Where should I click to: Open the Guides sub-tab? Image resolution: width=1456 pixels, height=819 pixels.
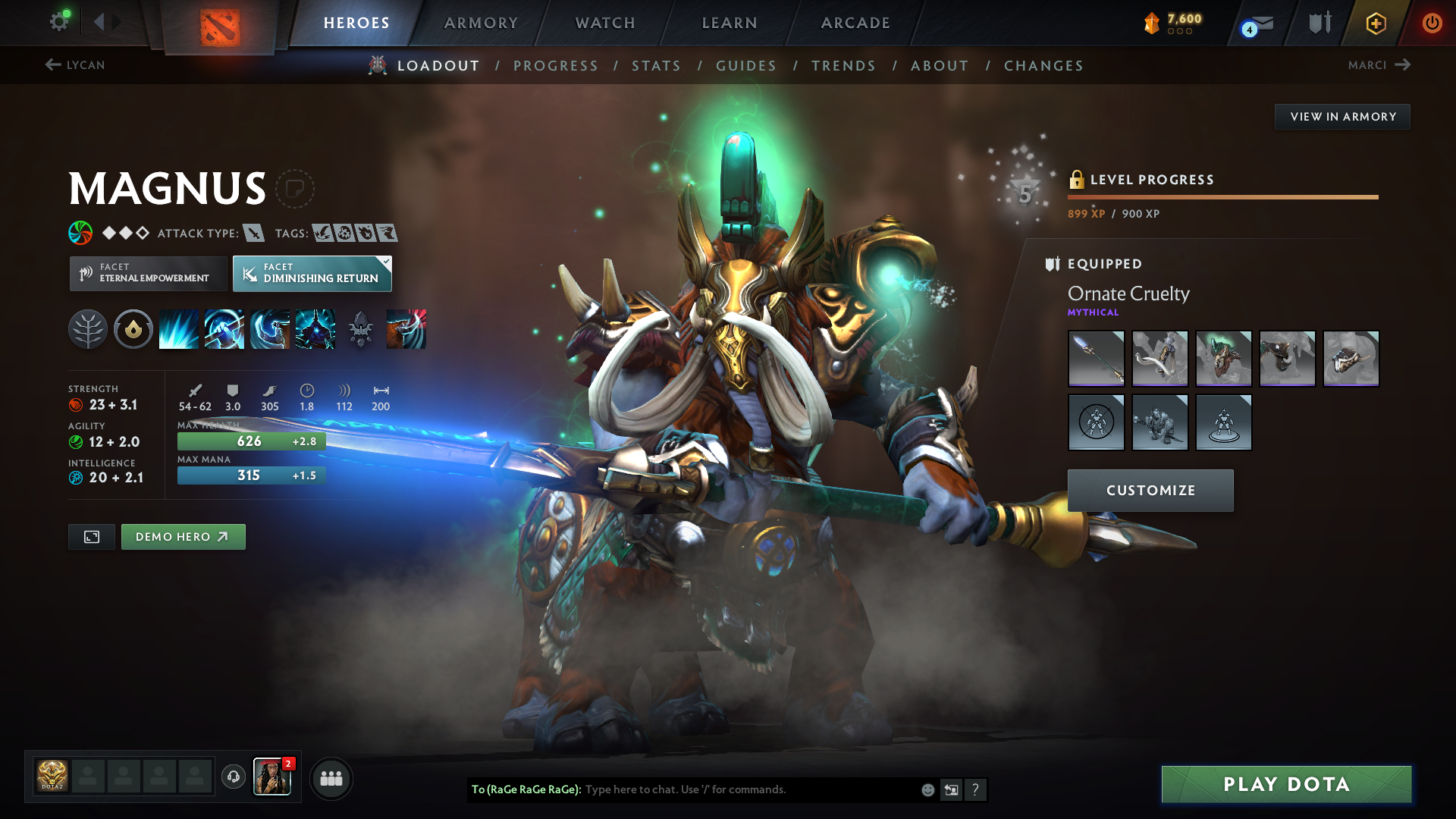[x=746, y=66]
